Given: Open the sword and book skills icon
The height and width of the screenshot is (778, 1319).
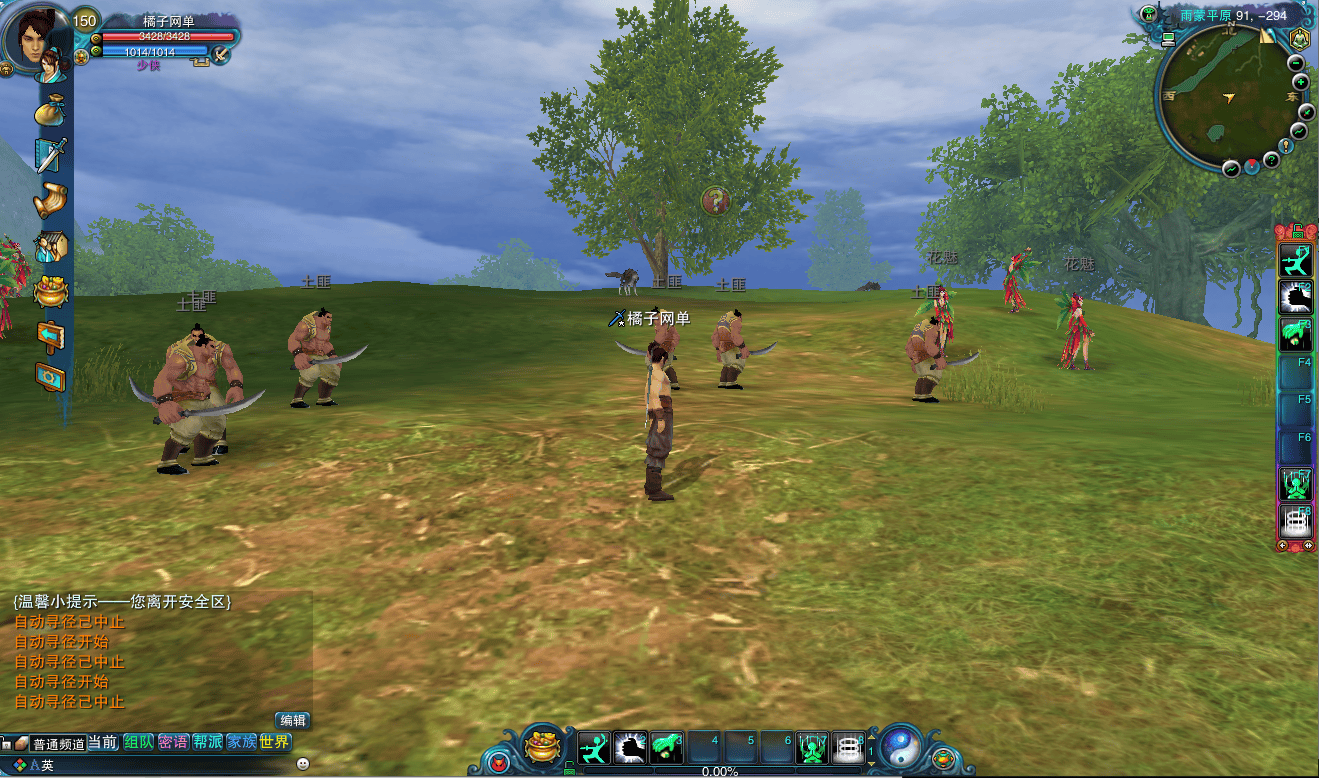Looking at the screenshot, I should pyautogui.click(x=50, y=155).
